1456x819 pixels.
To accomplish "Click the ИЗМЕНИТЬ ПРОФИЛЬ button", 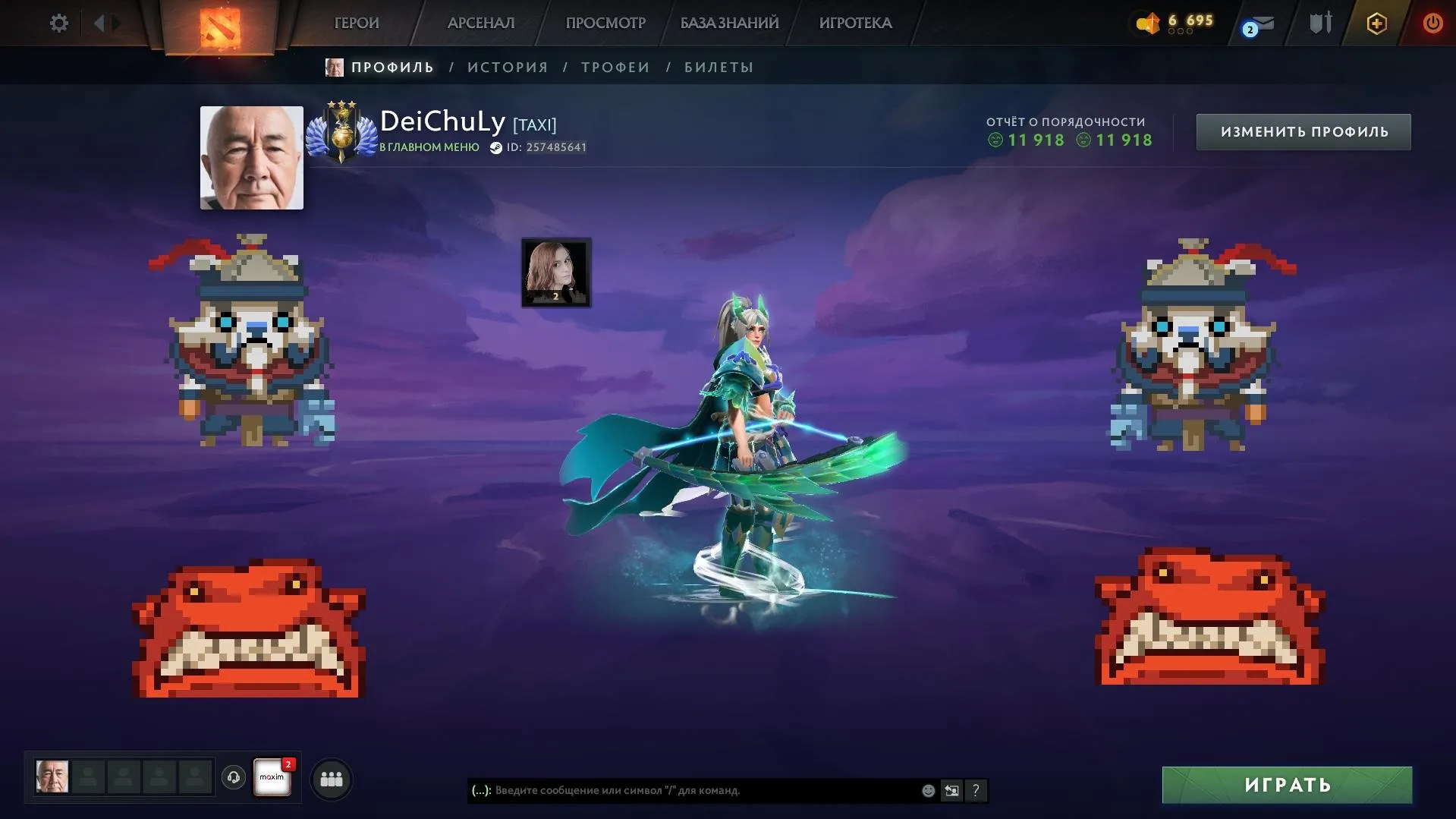I will 1302,131.
